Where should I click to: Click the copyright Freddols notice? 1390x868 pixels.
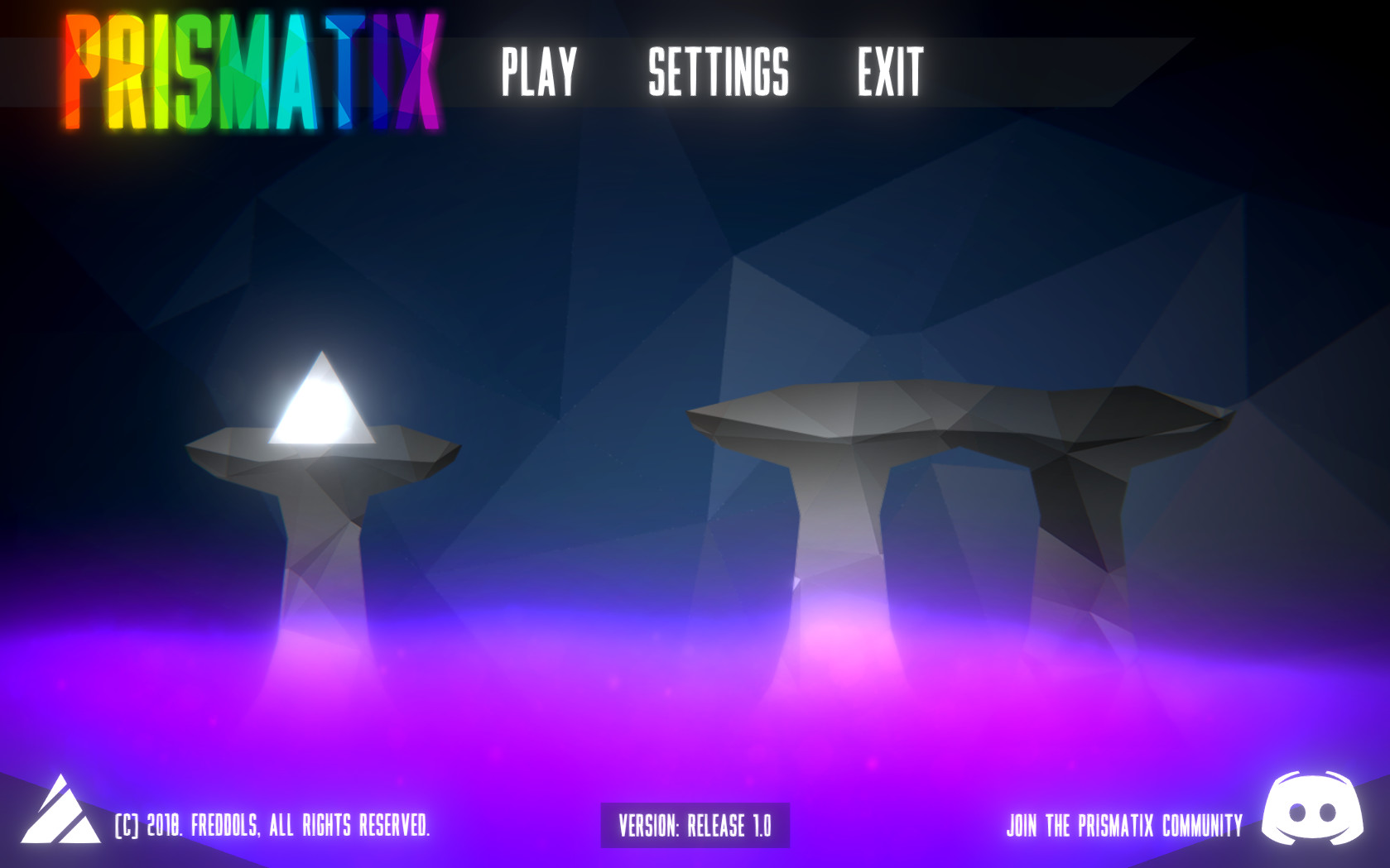pos(273,823)
